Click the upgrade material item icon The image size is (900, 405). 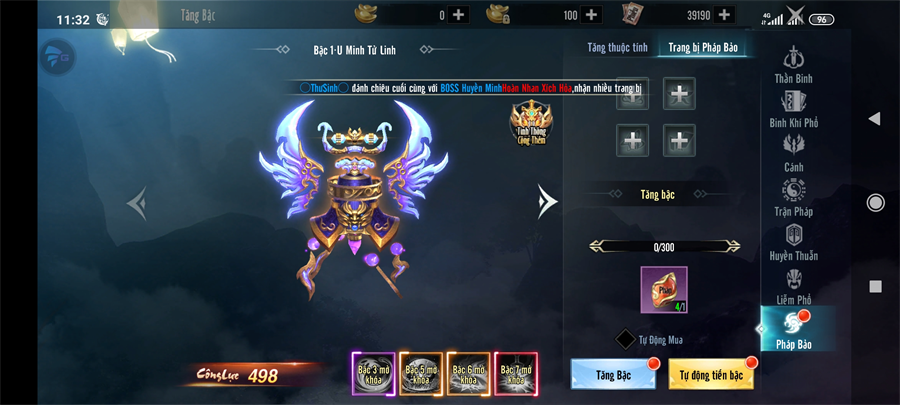[664, 290]
